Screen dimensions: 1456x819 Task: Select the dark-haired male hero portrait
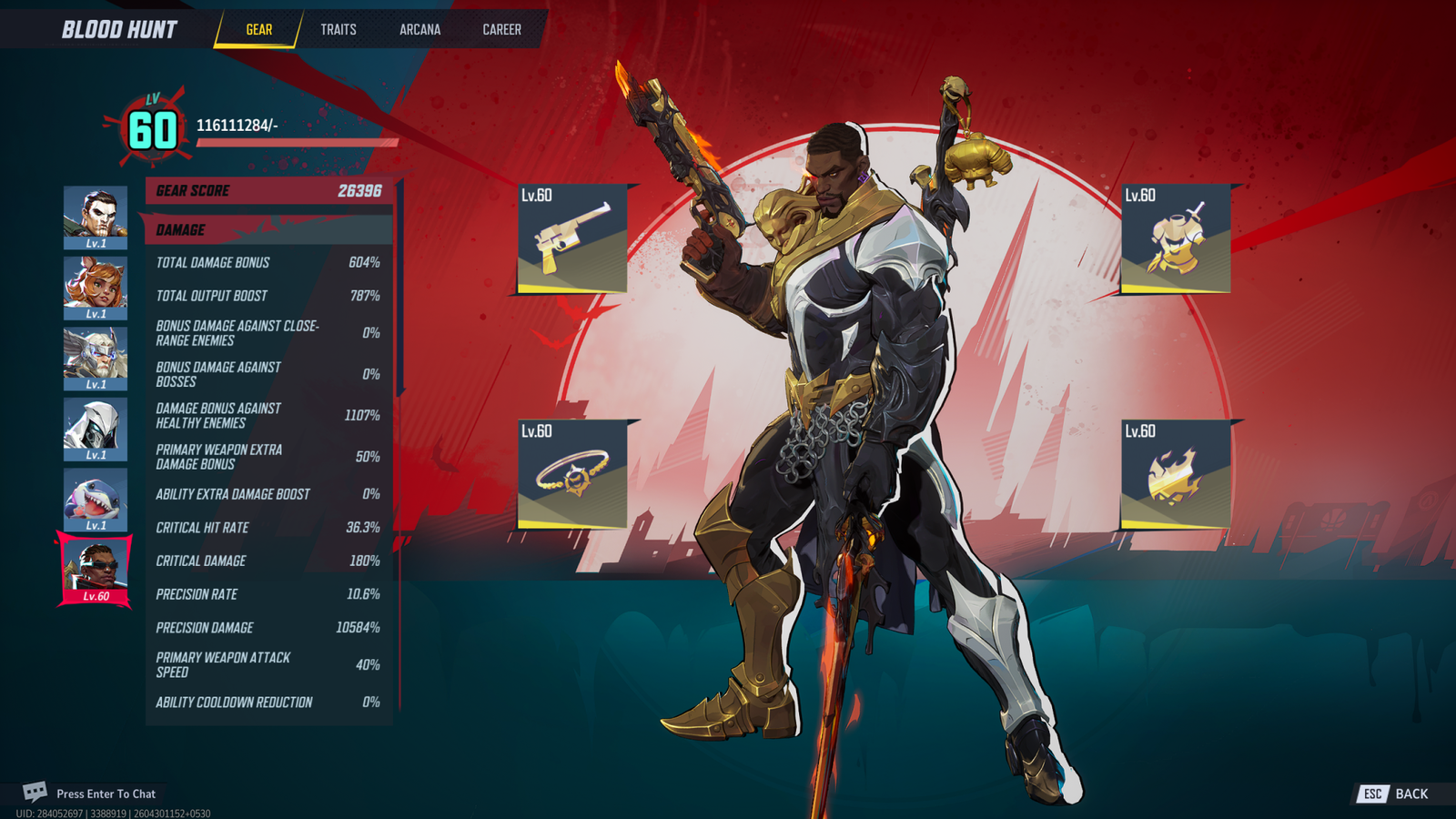[96, 217]
